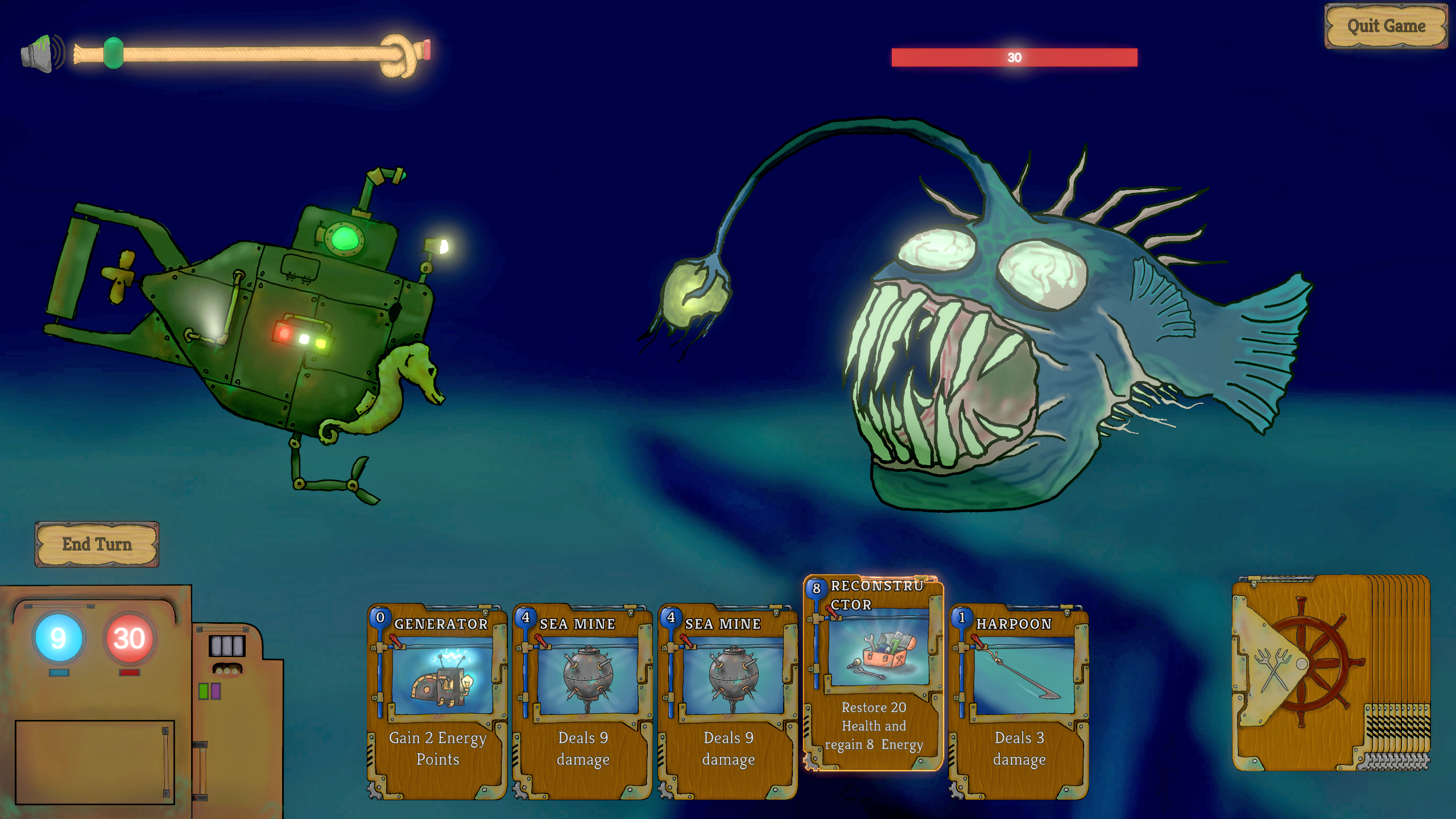Quit the game with the Quit Game button
Screen dimensions: 1456x819
pyautogui.click(x=1386, y=26)
